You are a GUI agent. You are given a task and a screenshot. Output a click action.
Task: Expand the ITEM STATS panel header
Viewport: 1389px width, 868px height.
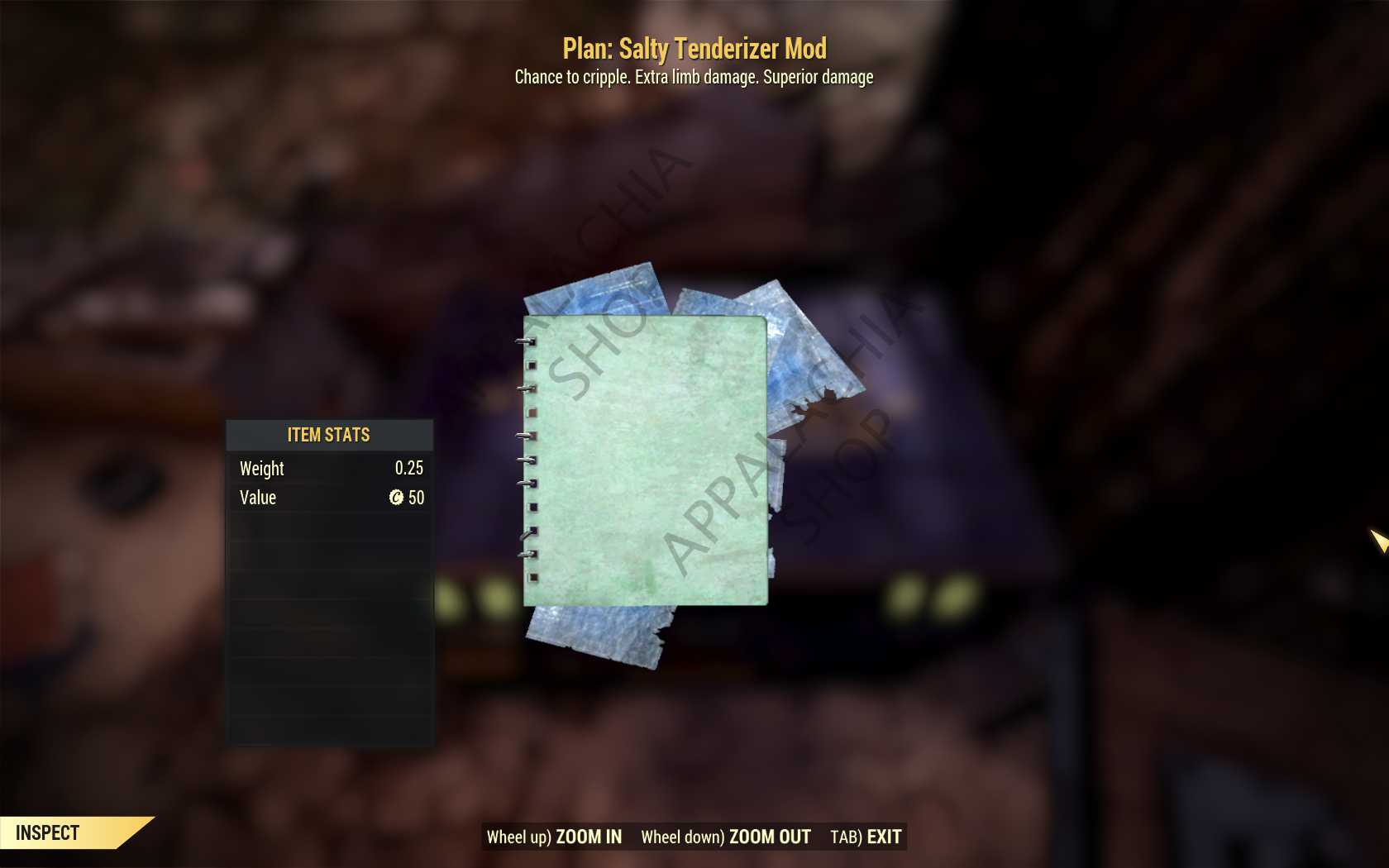(x=328, y=435)
